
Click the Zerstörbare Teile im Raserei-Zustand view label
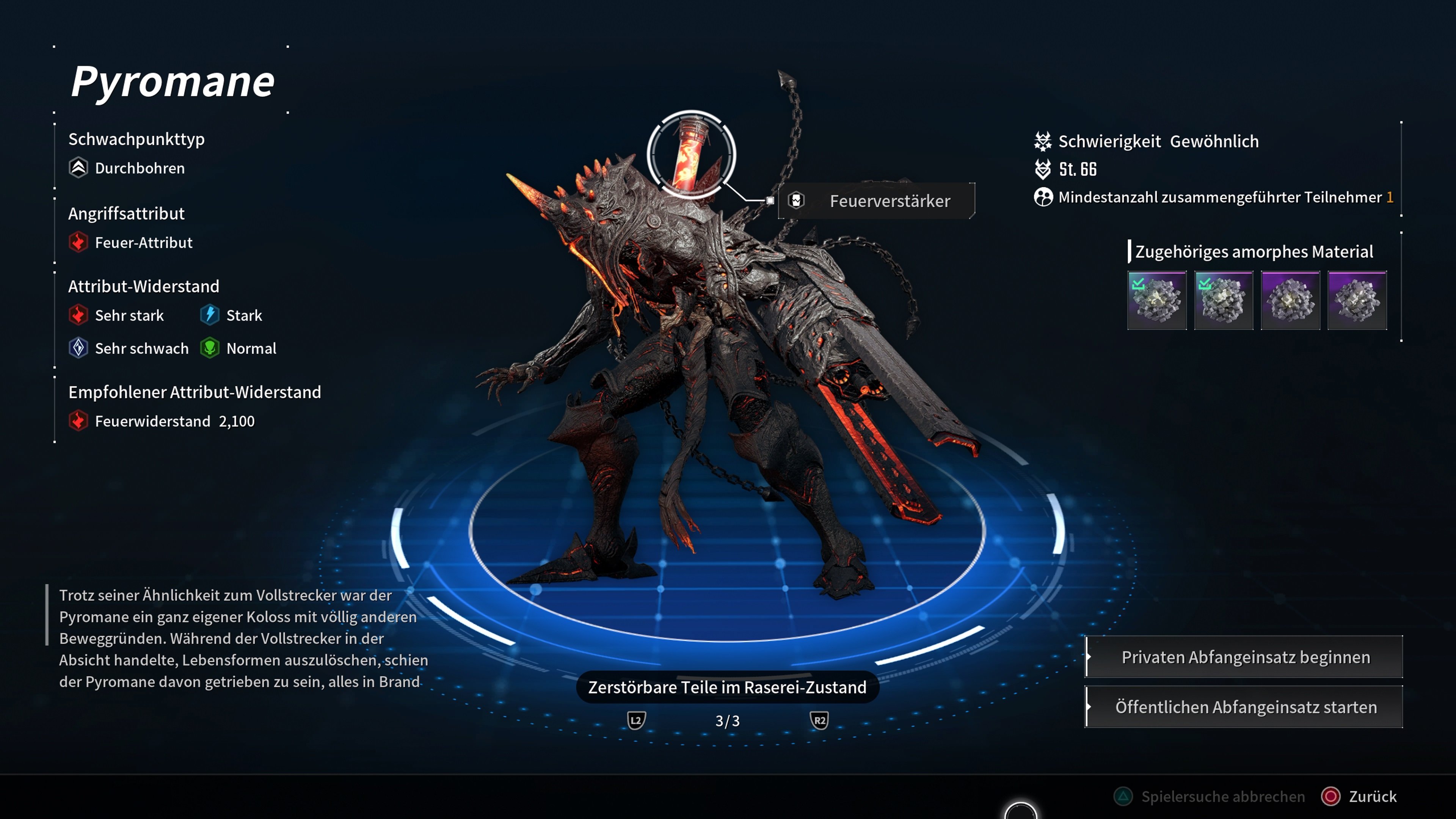[x=727, y=687]
